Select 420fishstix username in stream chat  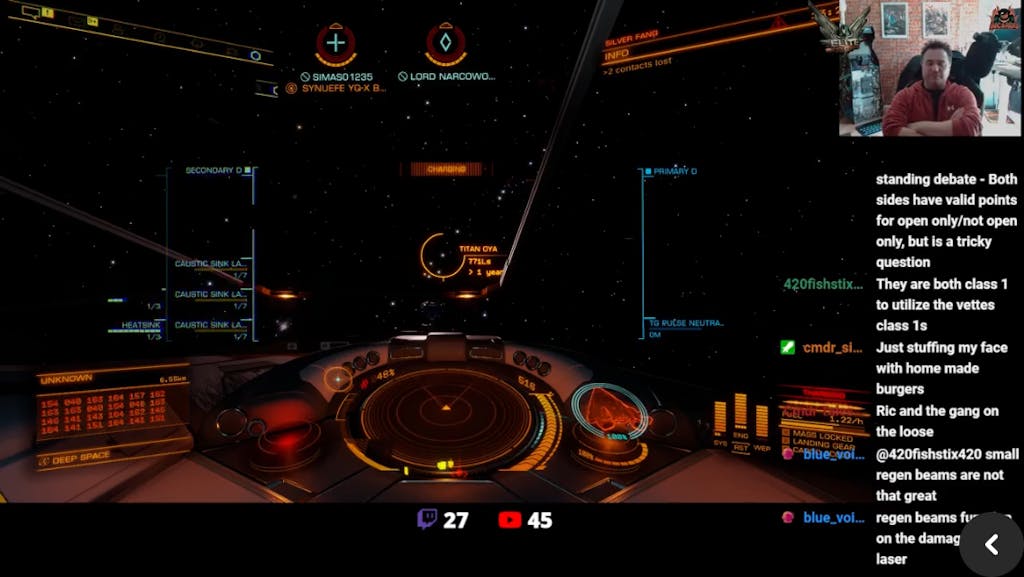[x=823, y=284]
